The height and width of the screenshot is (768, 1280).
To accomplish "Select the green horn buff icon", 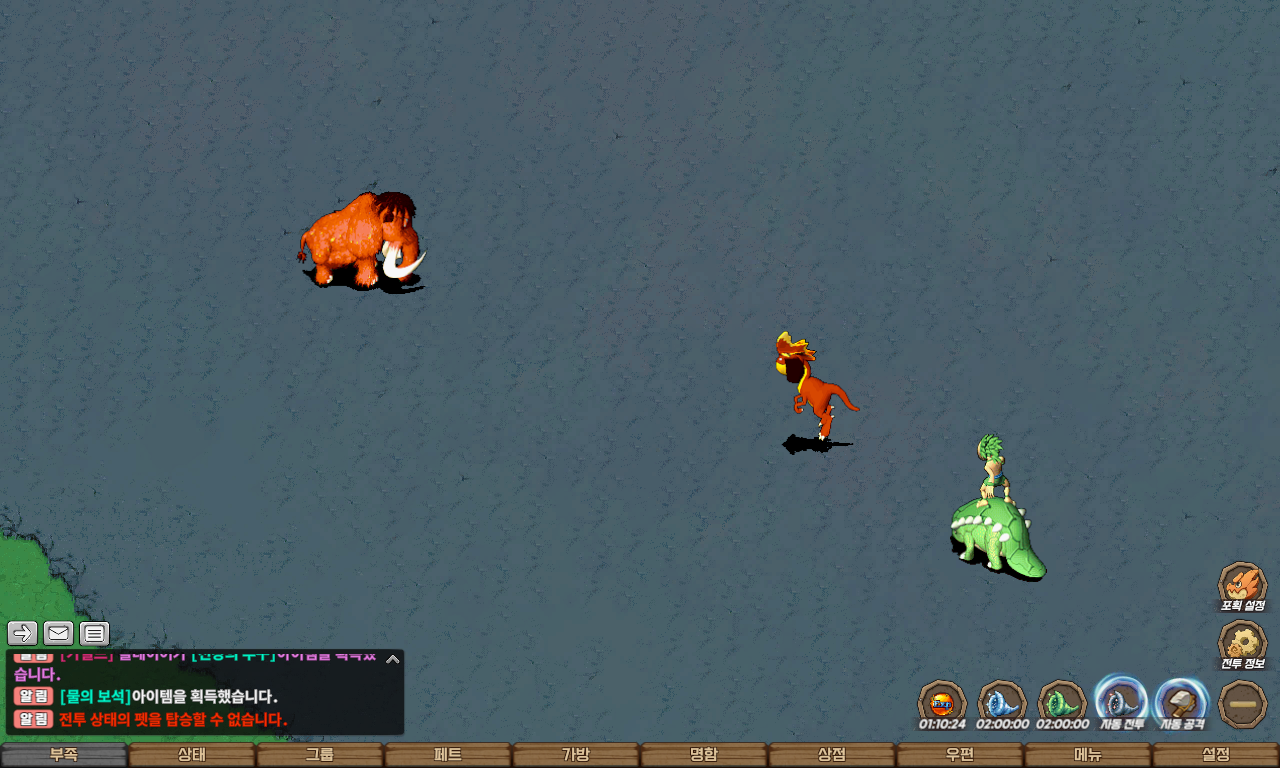I will pyautogui.click(x=1061, y=701).
